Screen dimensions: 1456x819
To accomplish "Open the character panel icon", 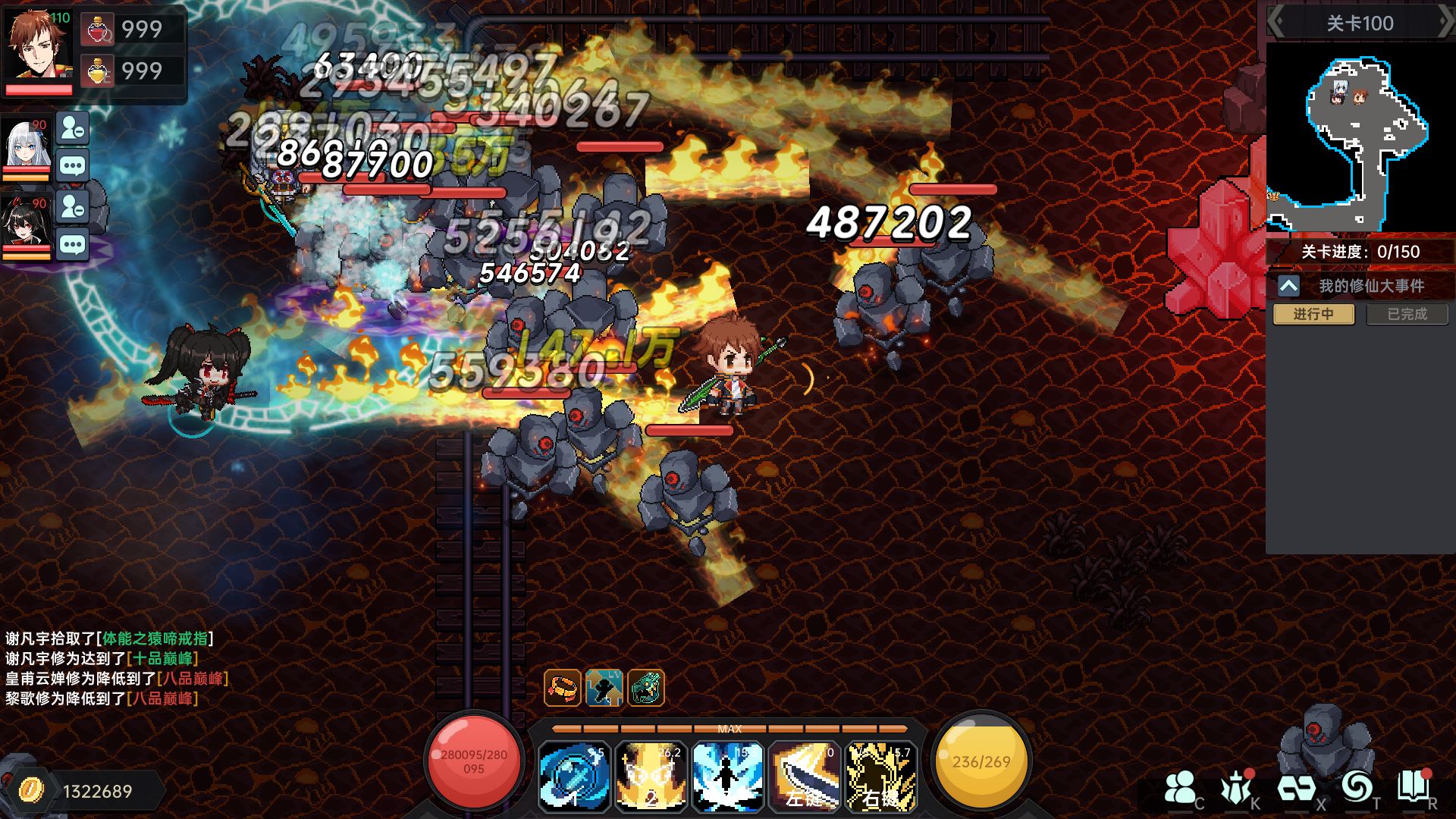I will pos(1180,789).
